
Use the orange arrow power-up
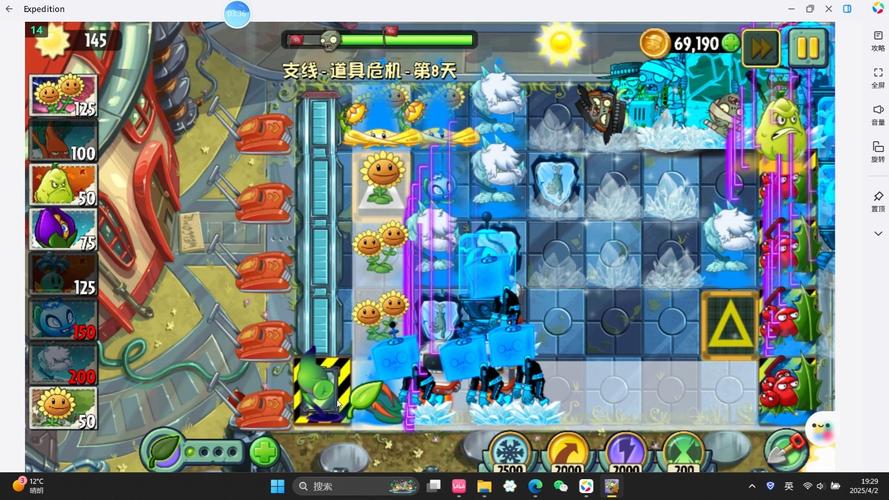point(568,451)
